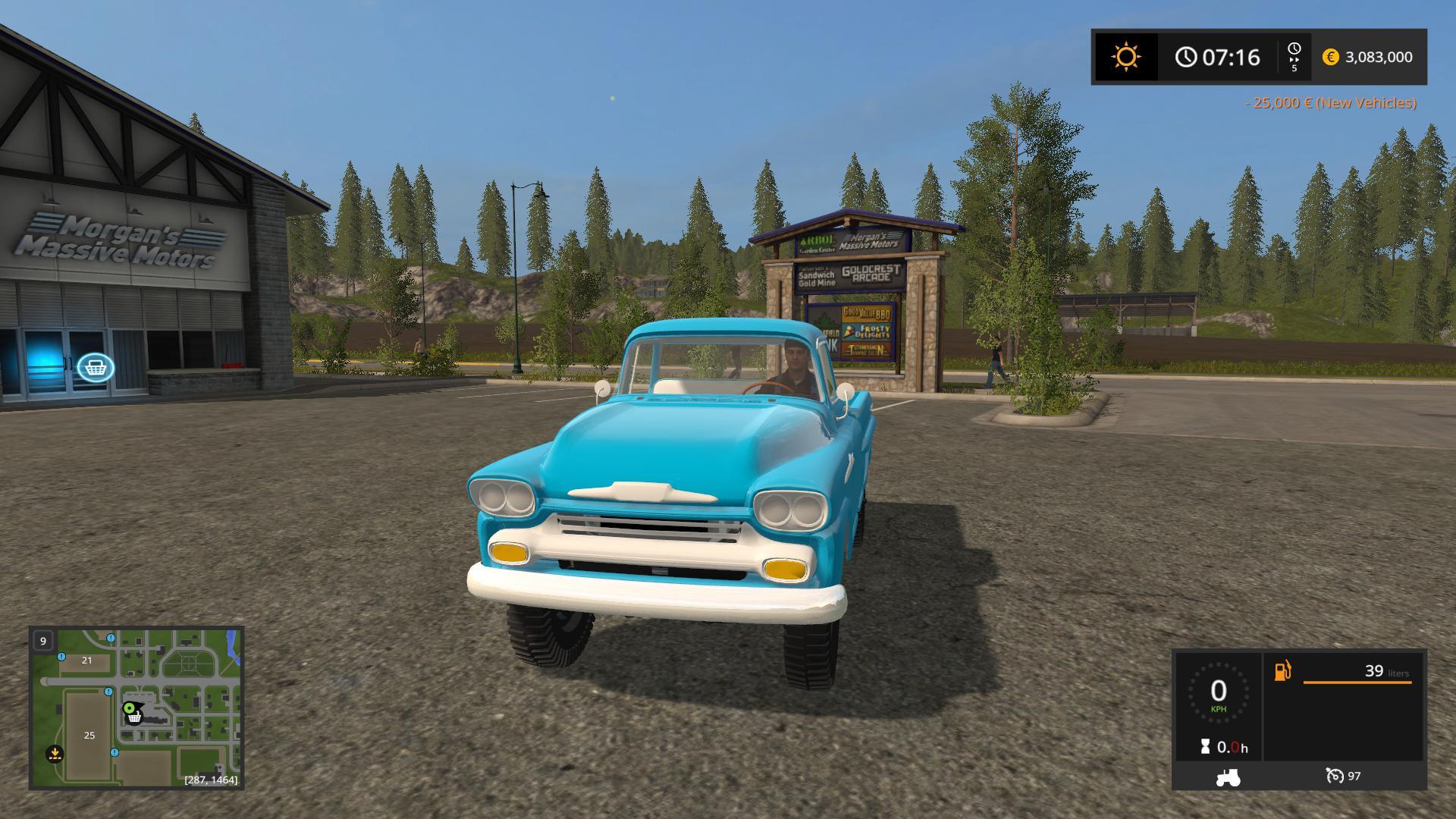Click the hourglass operating hours icon

1205,747
